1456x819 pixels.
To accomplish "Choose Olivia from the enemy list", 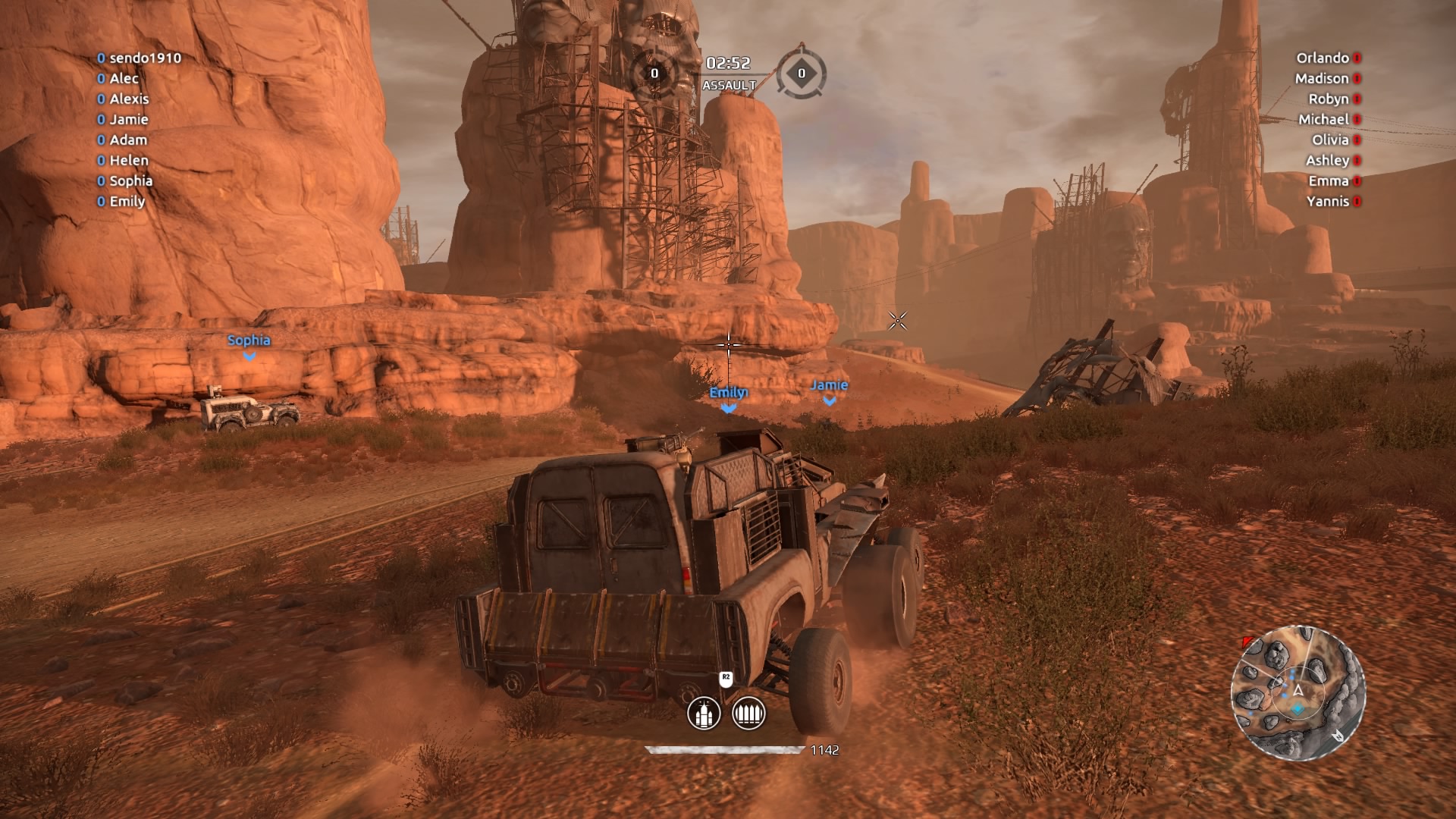I will (1330, 140).
